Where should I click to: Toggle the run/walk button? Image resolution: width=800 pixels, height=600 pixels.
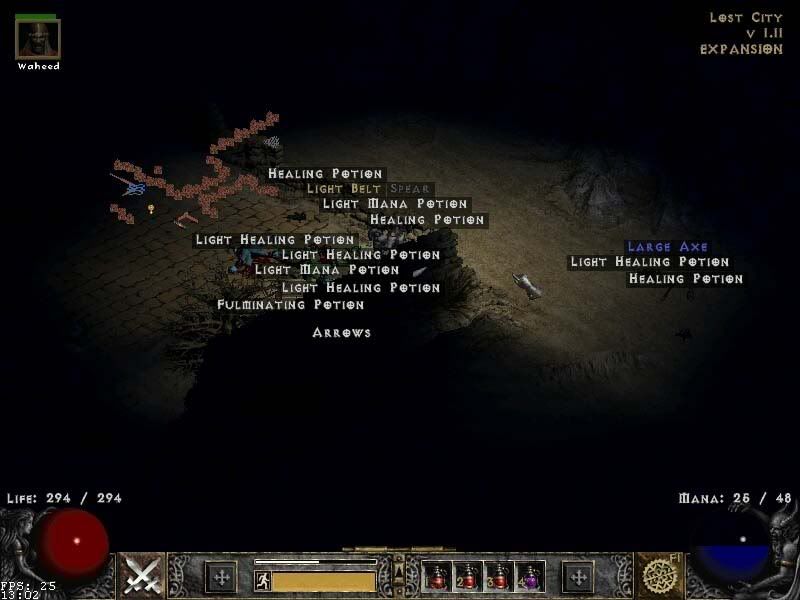(263, 580)
